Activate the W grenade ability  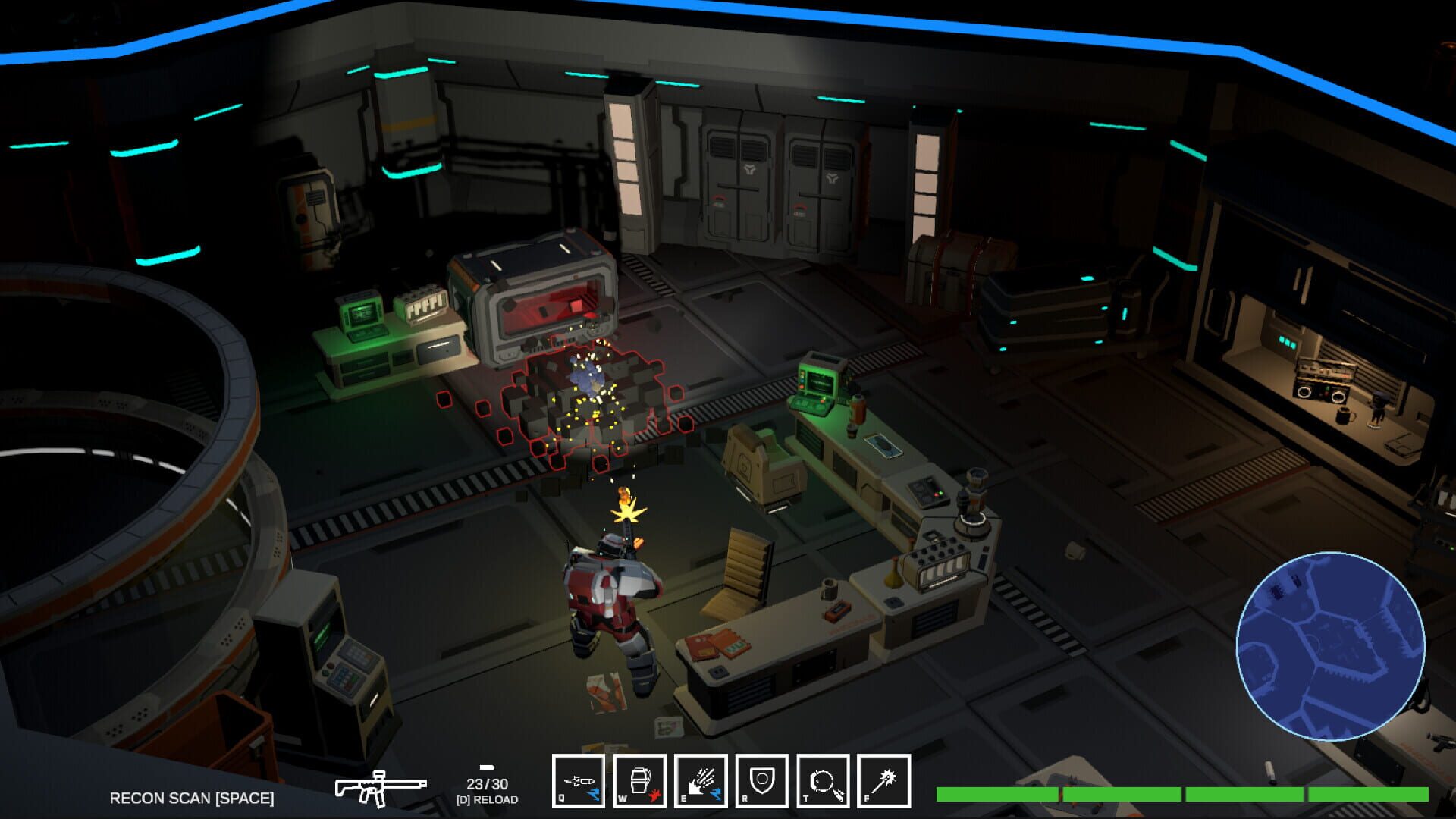641,780
